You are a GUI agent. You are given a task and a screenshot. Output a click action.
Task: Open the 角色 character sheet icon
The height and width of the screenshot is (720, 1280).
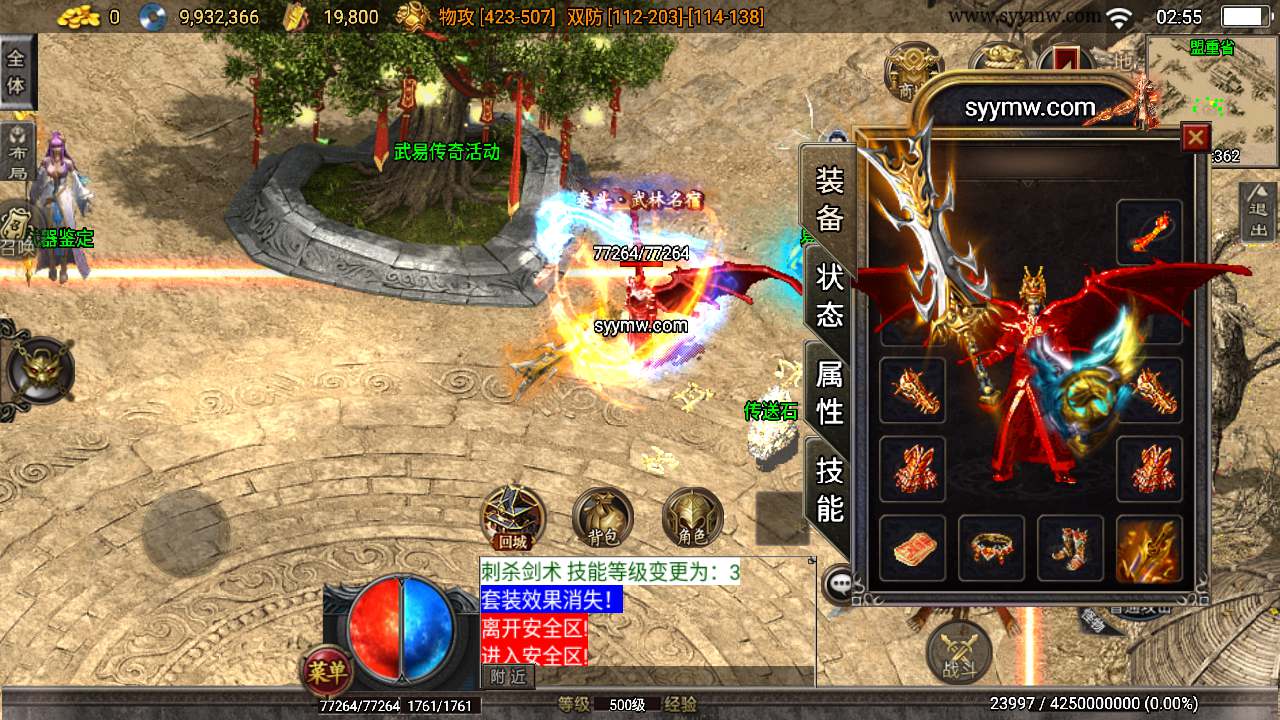692,518
